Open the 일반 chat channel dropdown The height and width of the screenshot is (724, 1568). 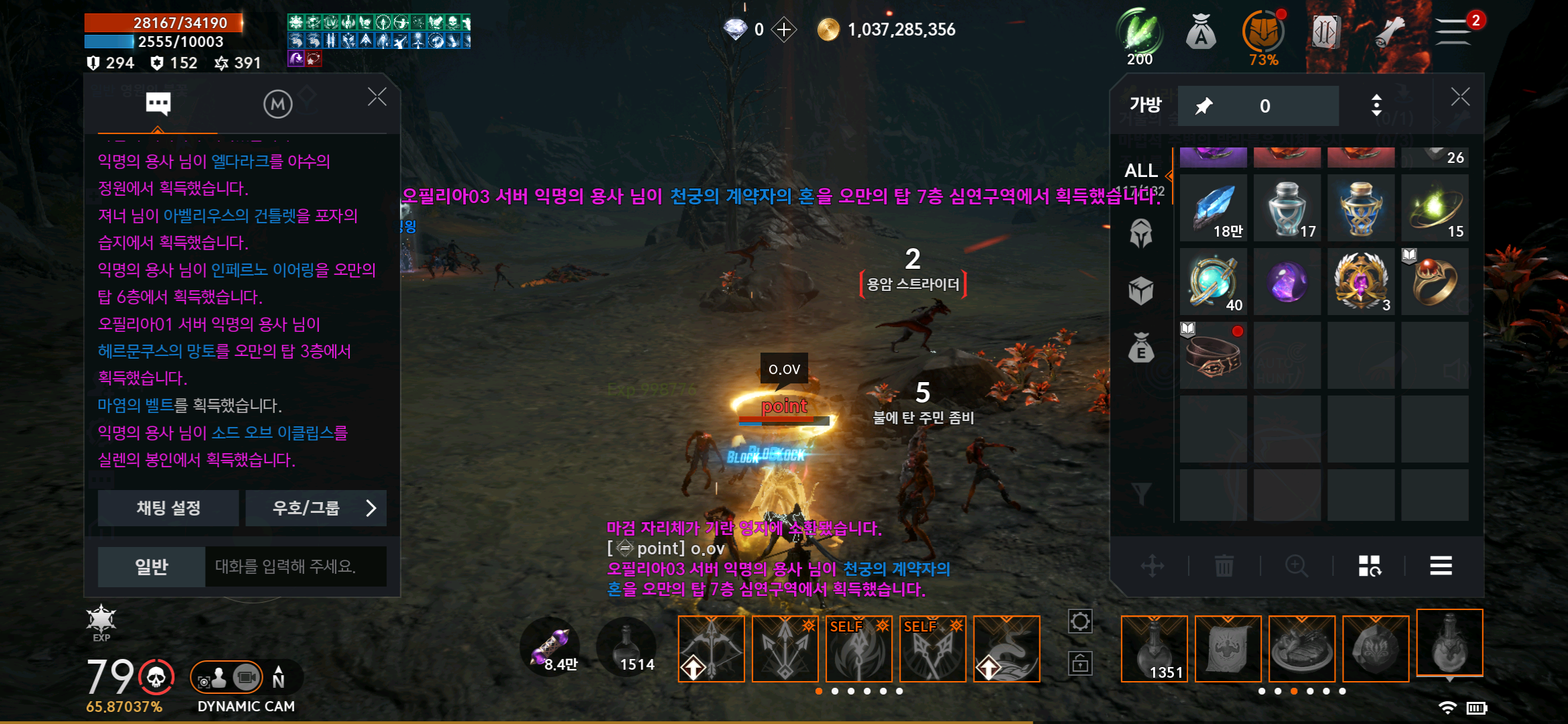(x=151, y=566)
